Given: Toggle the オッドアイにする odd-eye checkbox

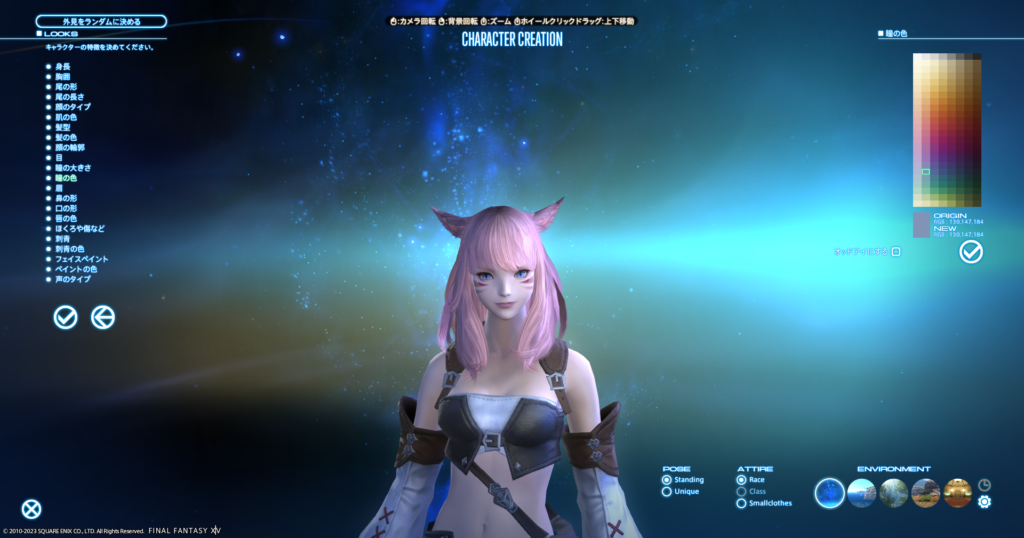Looking at the screenshot, I should [896, 252].
